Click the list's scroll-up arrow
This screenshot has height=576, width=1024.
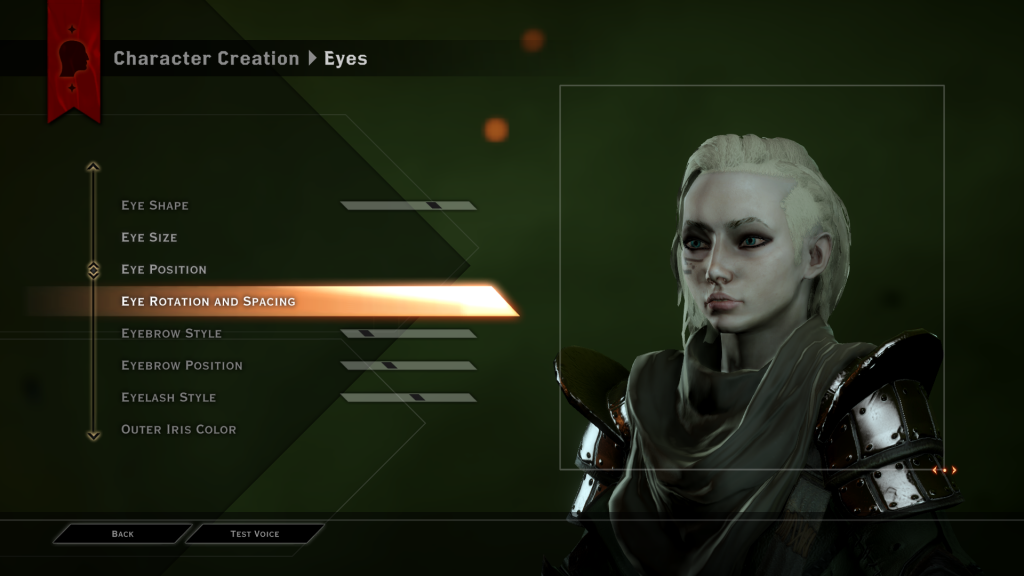point(93,167)
